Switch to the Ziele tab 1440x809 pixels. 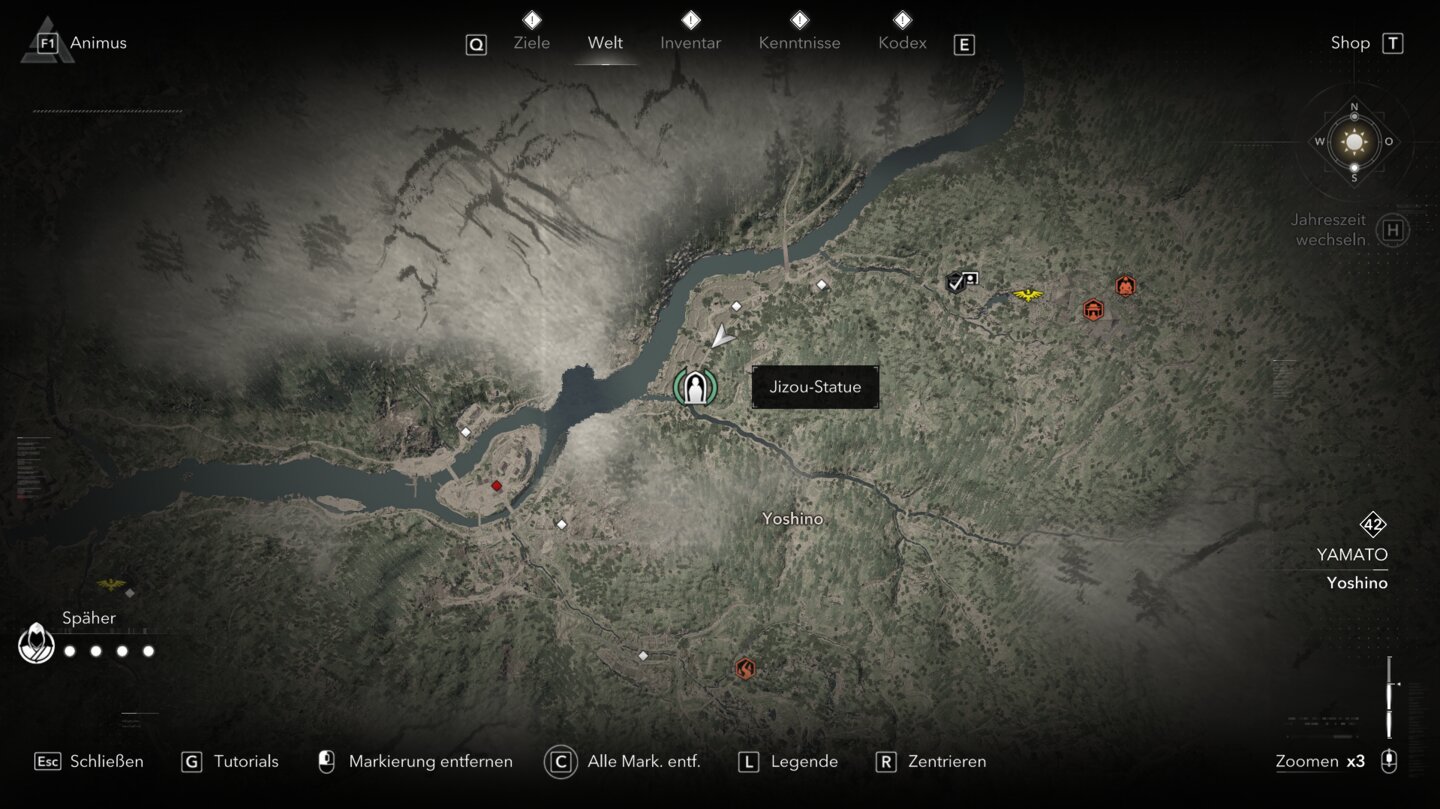(531, 43)
